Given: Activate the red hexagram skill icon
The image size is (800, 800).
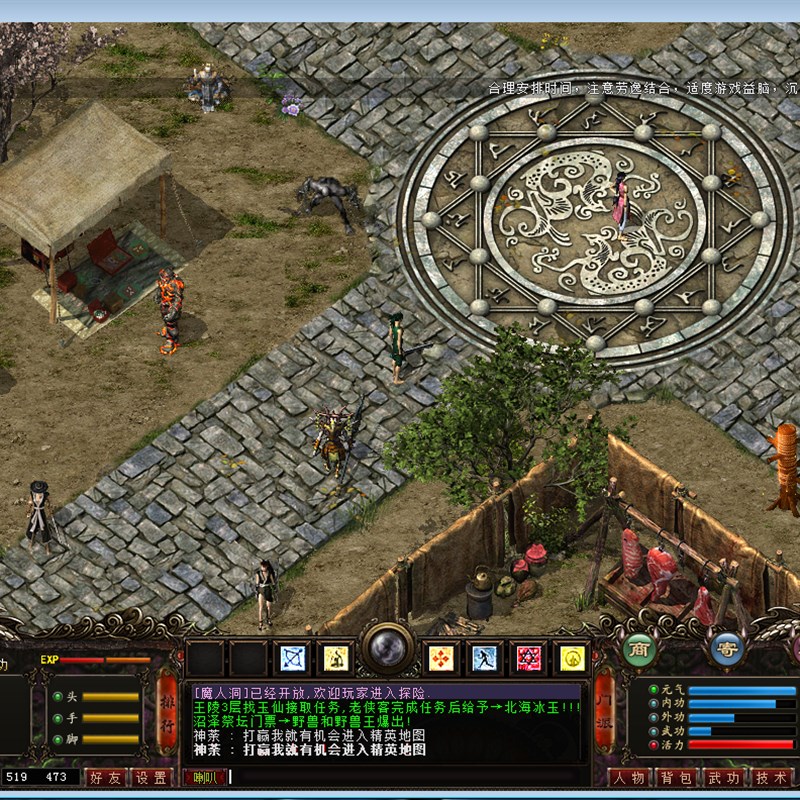Looking at the screenshot, I should [529, 657].
